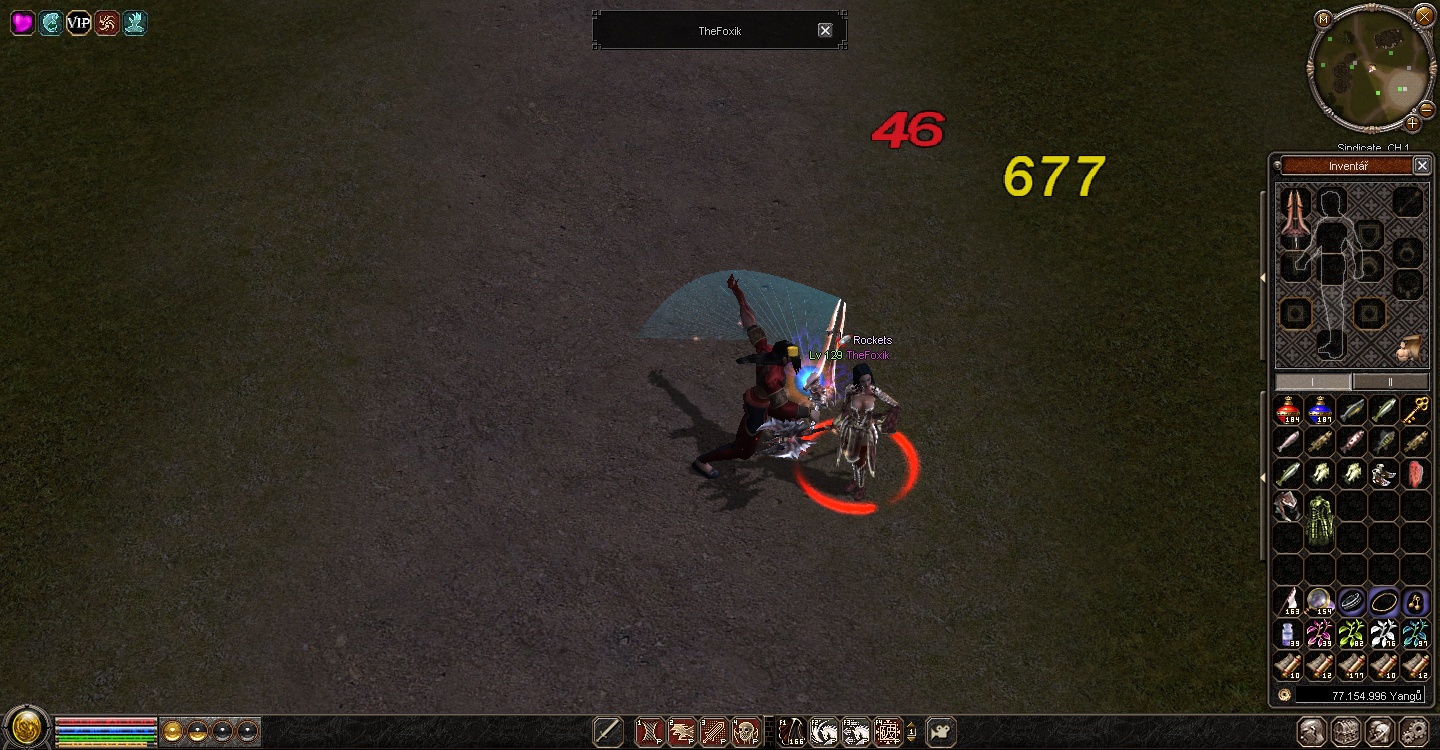Click the fat character icon in equipment panel
Screen dimensions: 1440x750
[x=1411, y=348]
